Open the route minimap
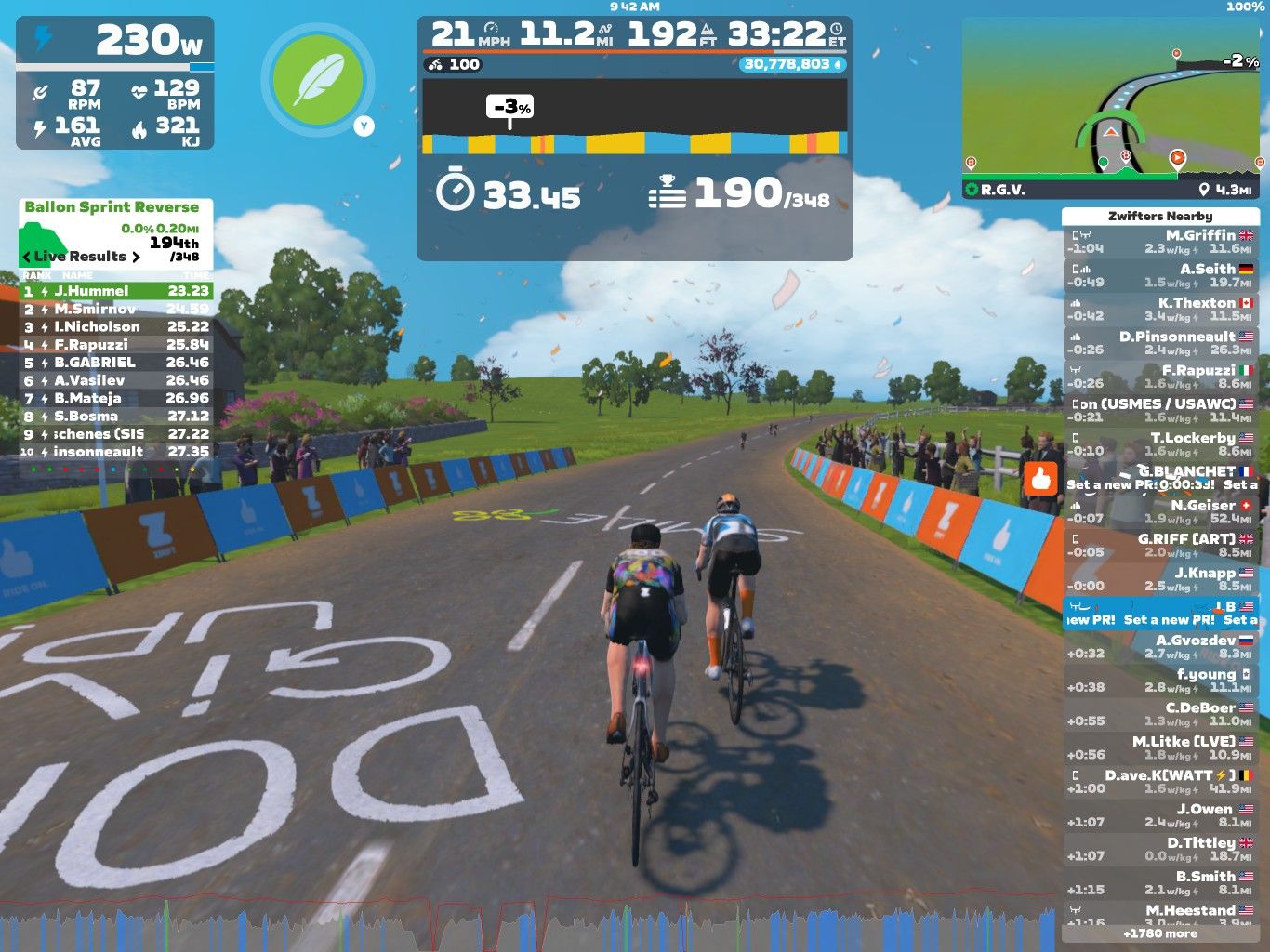Screen dimensions: 1270x952 click(x=1111, y=107)
